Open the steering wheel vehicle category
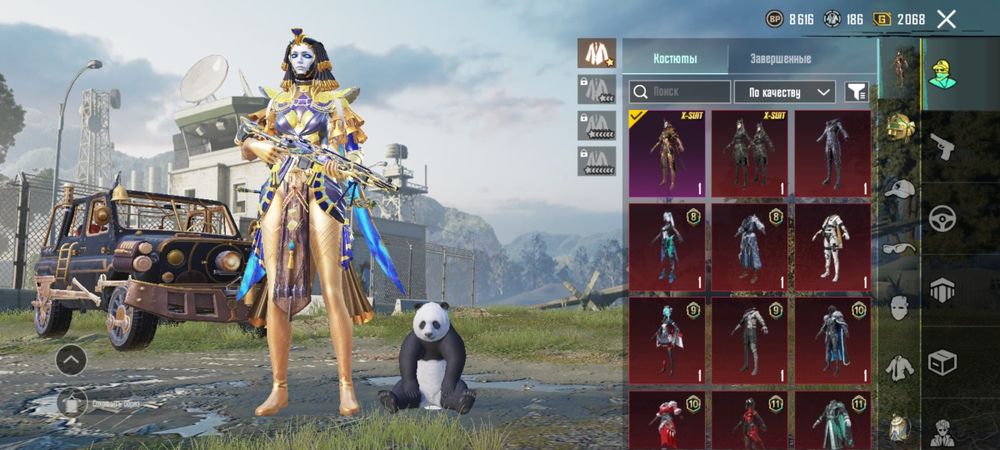The width and height of the screenshot is (1000, 450). click(941, 220)
